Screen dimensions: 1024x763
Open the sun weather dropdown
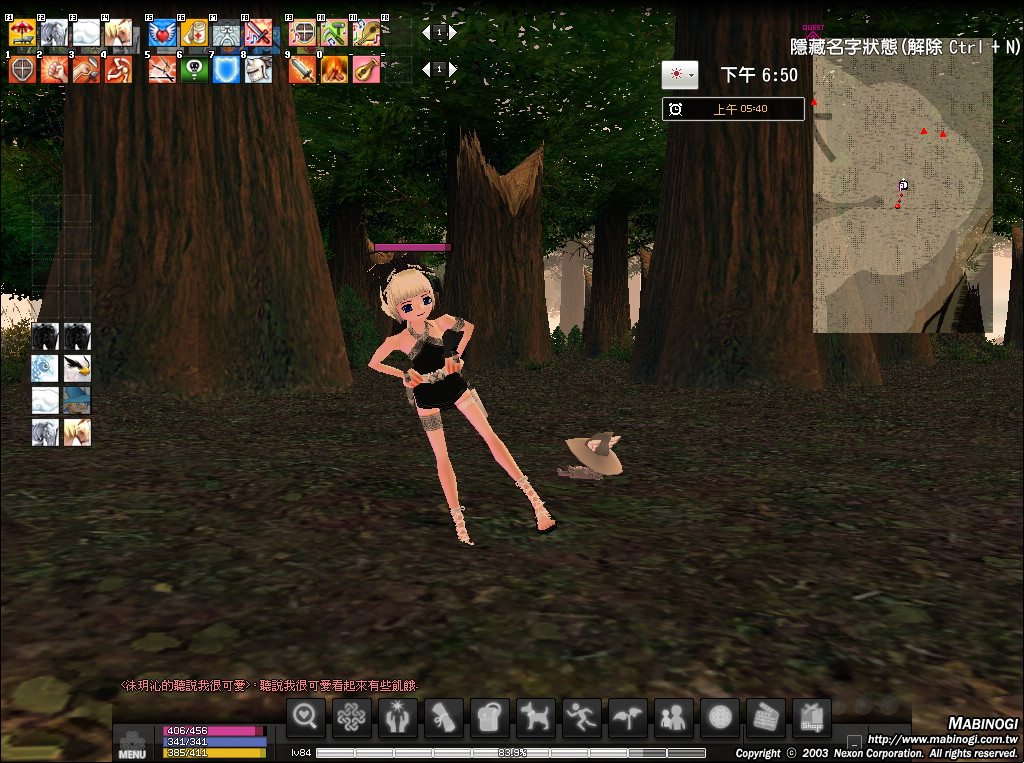pos(680,75)
